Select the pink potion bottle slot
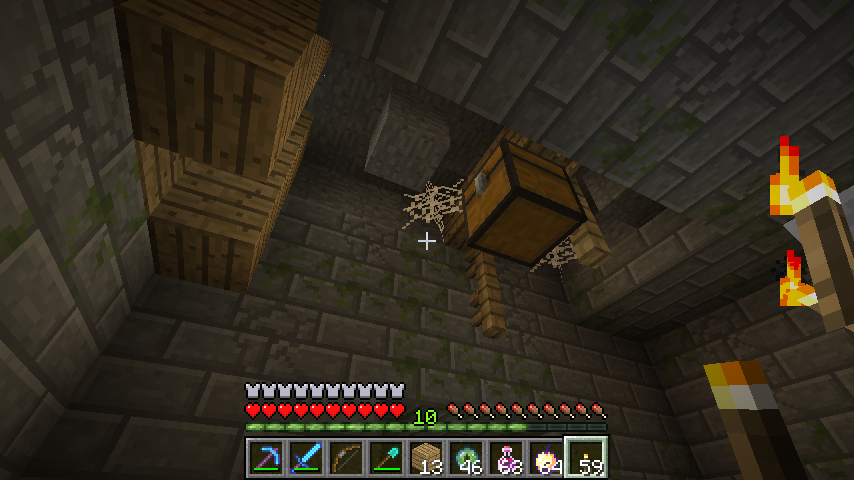The height and width of the screenshot is (480, 854). (506, 458)
